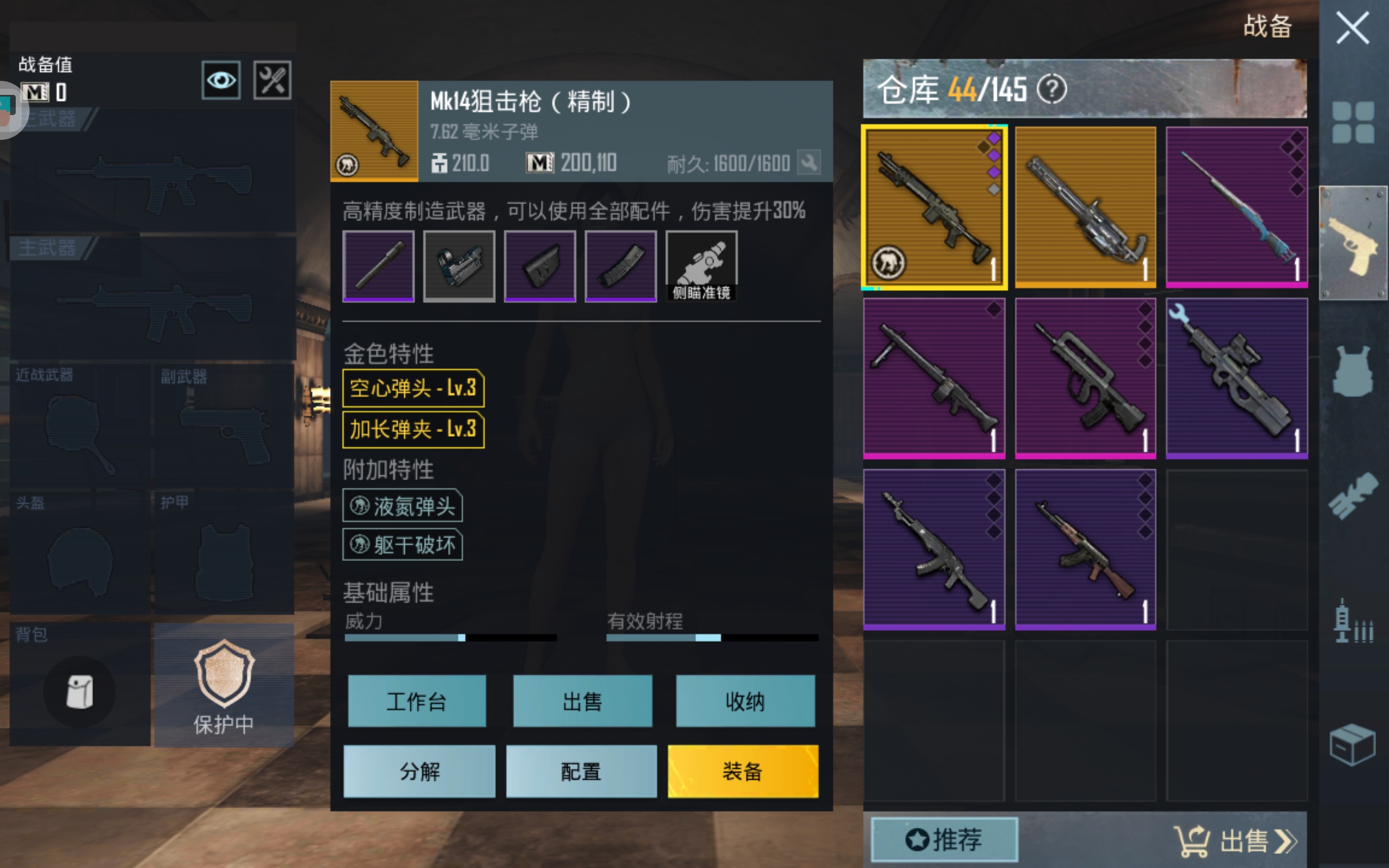Open the 仓库 help question mark icon

pos(1053,89)
